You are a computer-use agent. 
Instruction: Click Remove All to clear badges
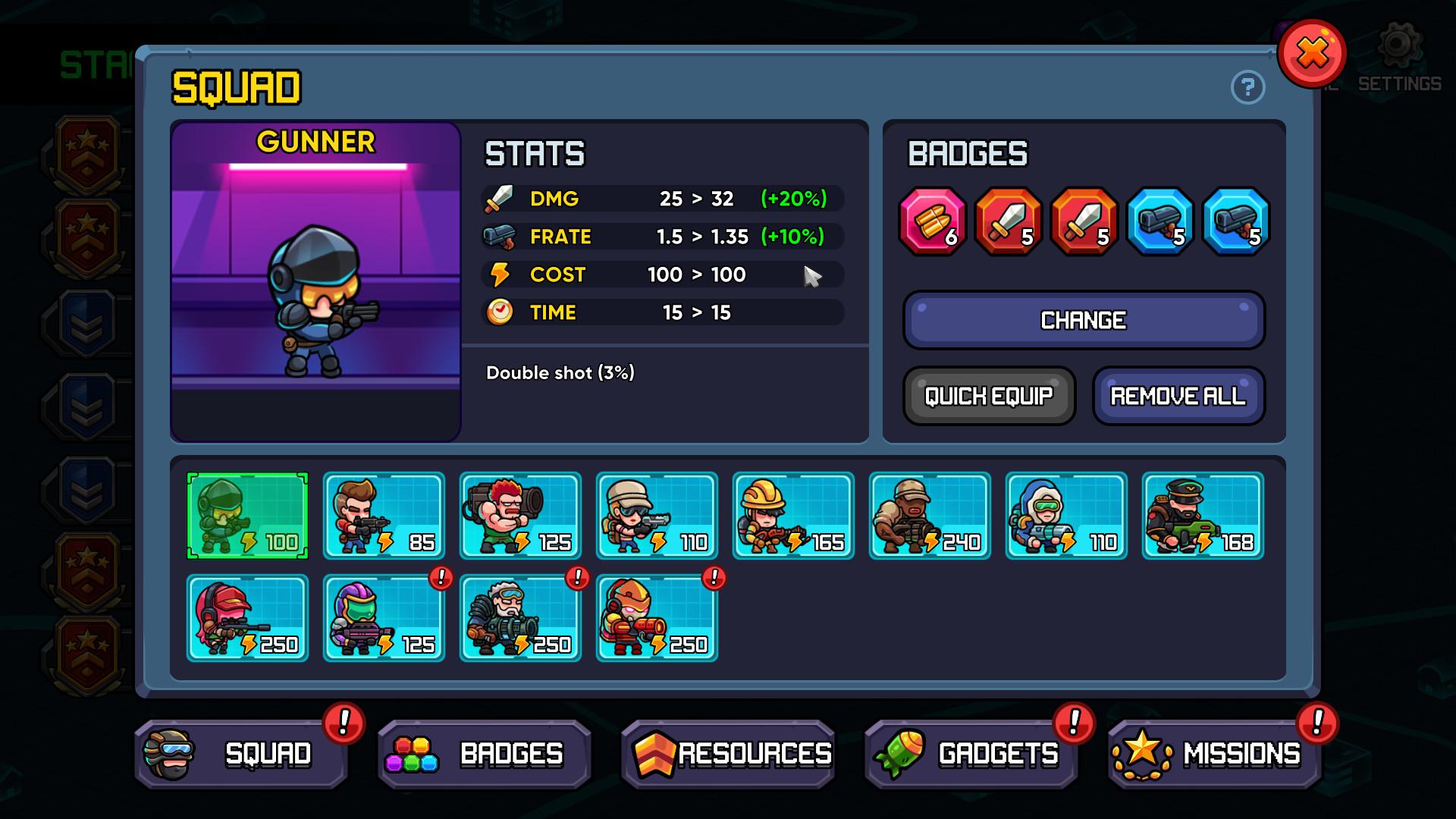click(x=1178, y=395)
